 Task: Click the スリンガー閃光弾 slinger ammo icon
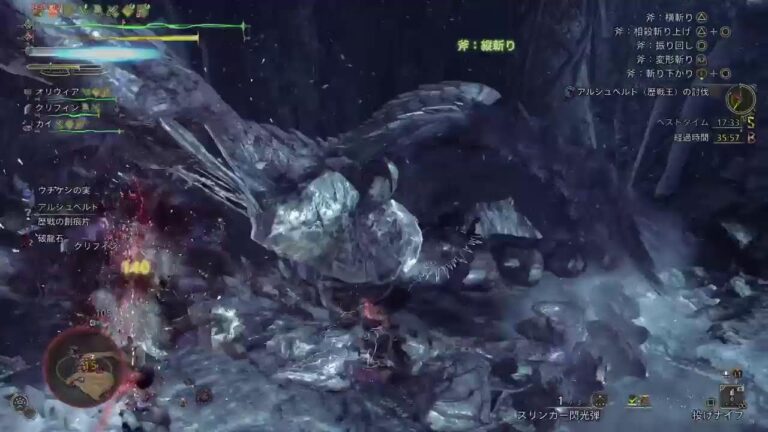[598, 400]
